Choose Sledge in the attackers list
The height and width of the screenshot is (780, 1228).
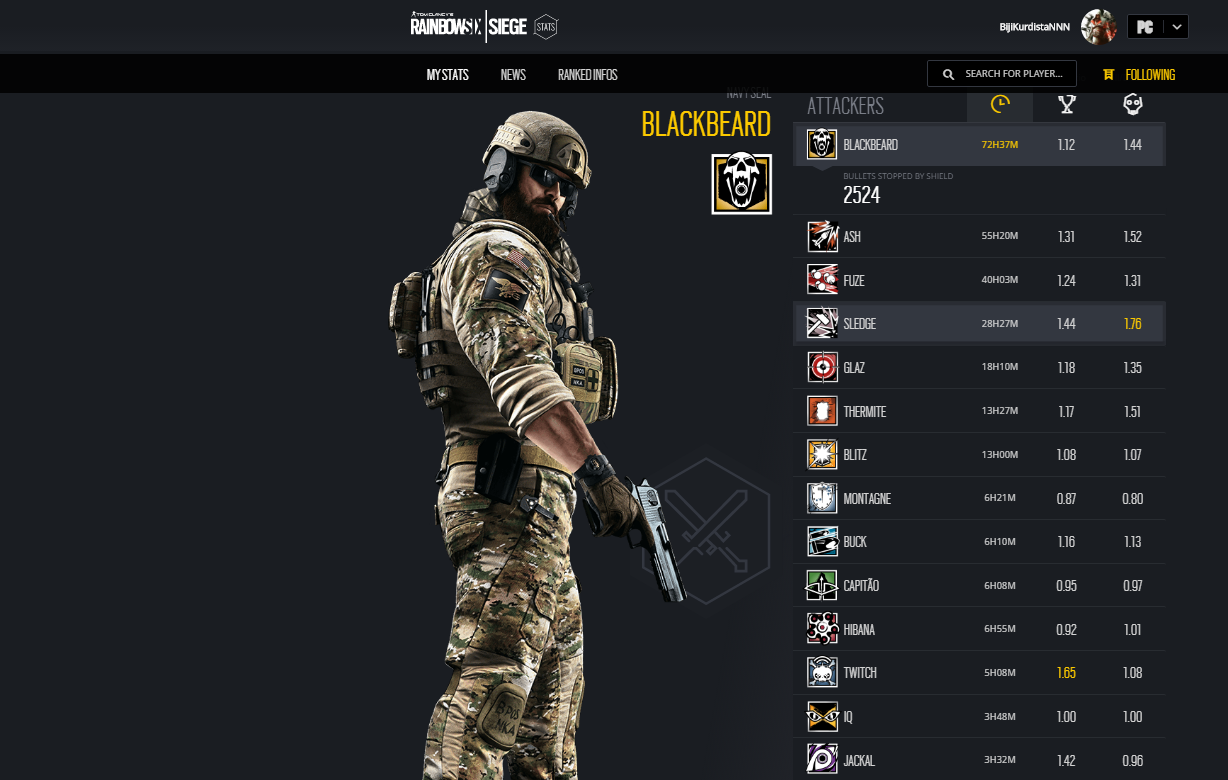point(979,324)
